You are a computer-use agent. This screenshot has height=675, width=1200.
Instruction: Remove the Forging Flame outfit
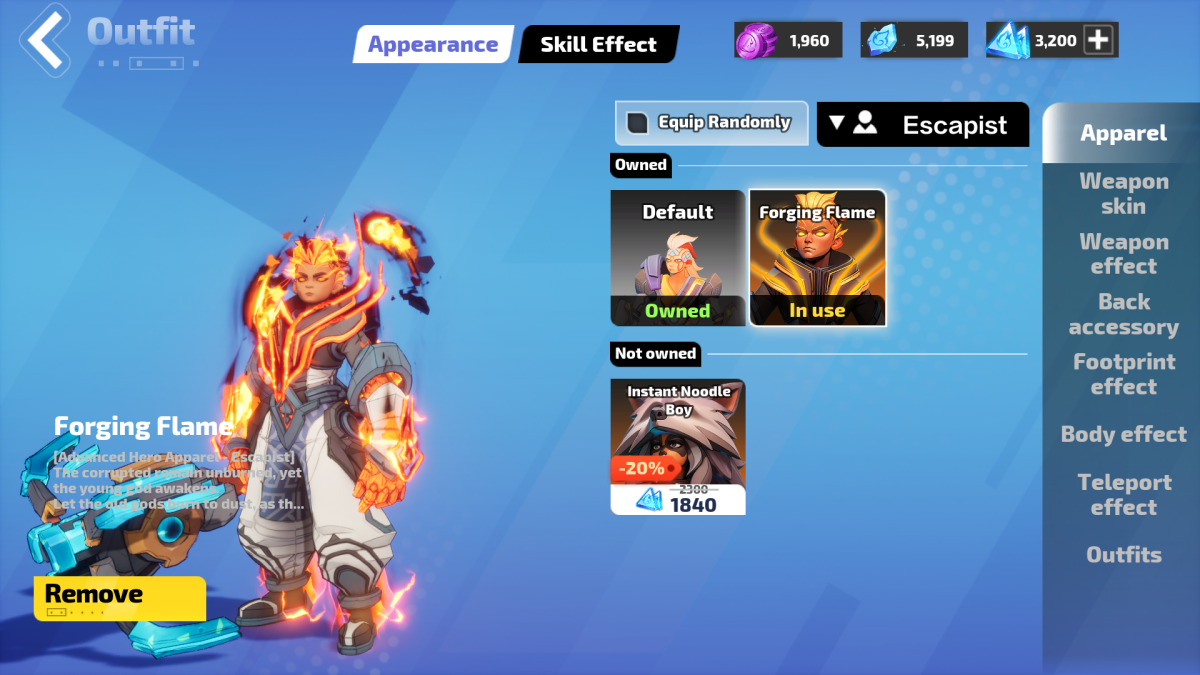click(120, 597)
